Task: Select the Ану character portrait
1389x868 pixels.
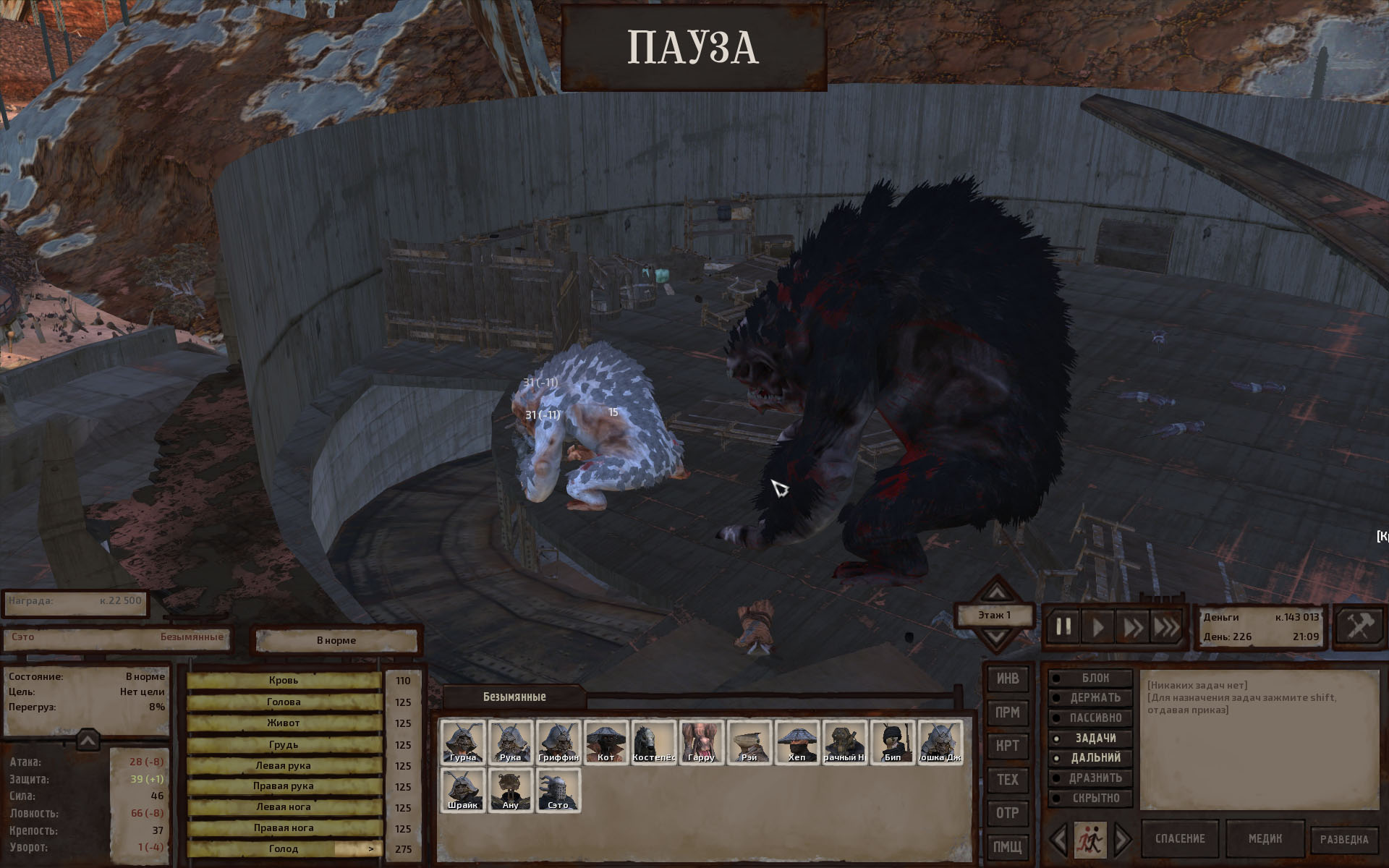Action: (510, 789)
